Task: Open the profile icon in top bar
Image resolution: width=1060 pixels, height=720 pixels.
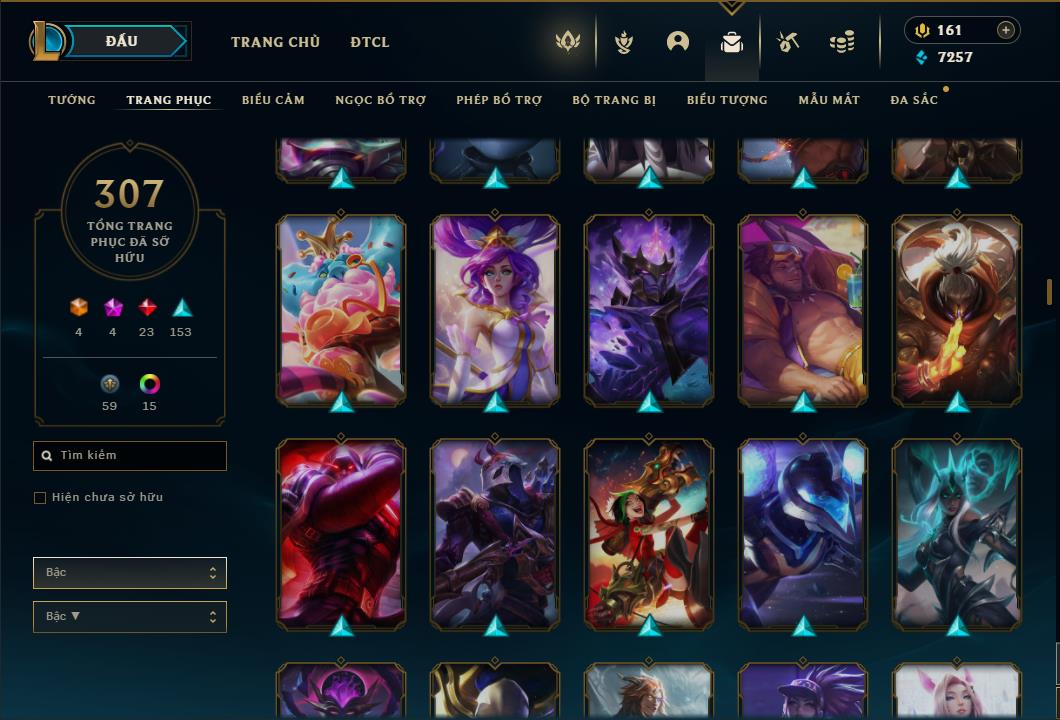Action: (678, 42)
